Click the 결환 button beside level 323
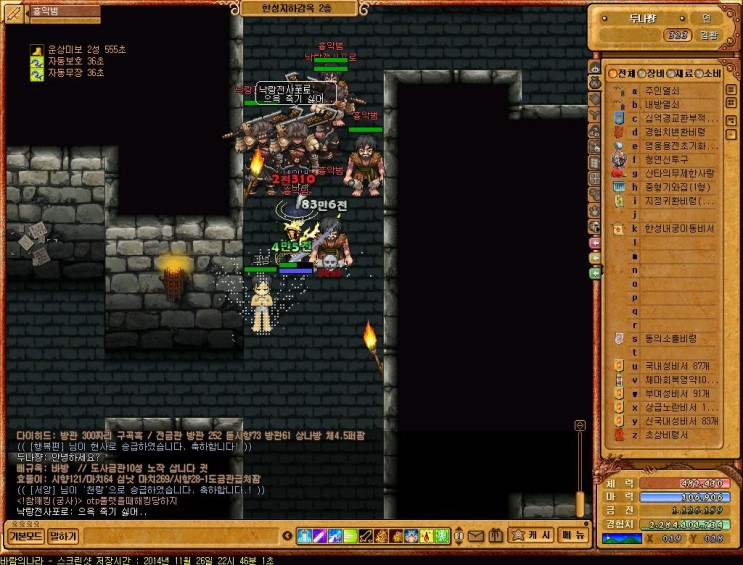Image resolution: width=743 pixels, height=565 pixels. click(x=708, y=34)
